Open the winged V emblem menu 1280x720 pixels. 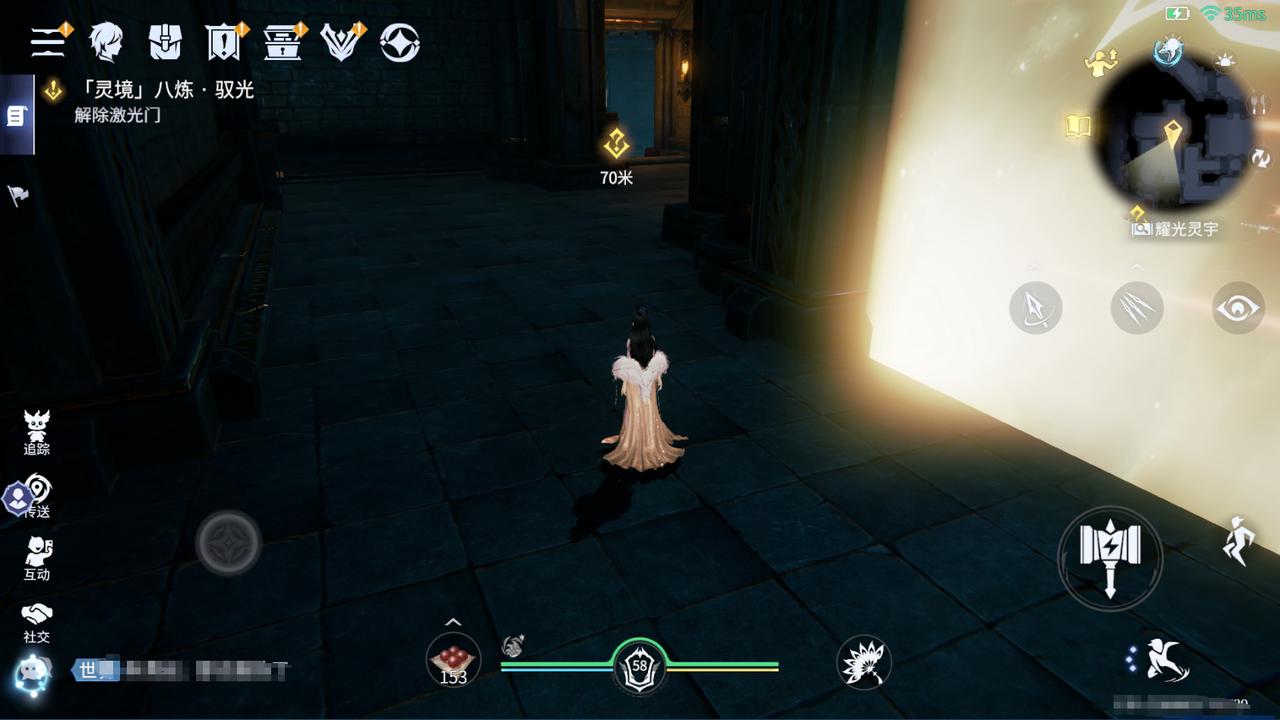340,42
